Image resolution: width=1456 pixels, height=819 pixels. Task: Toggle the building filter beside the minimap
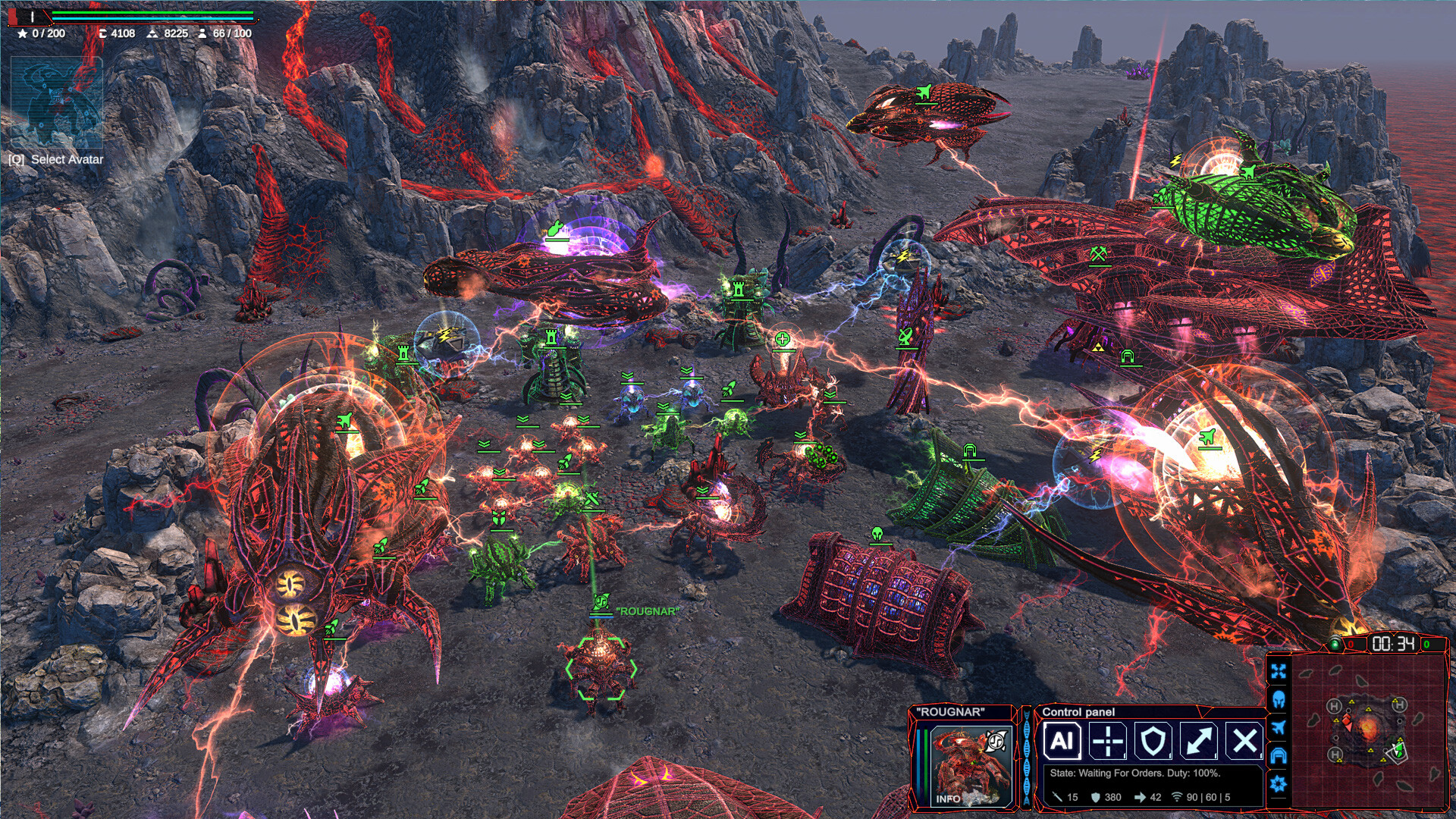pyautogui.click(x=1280, y=754)
